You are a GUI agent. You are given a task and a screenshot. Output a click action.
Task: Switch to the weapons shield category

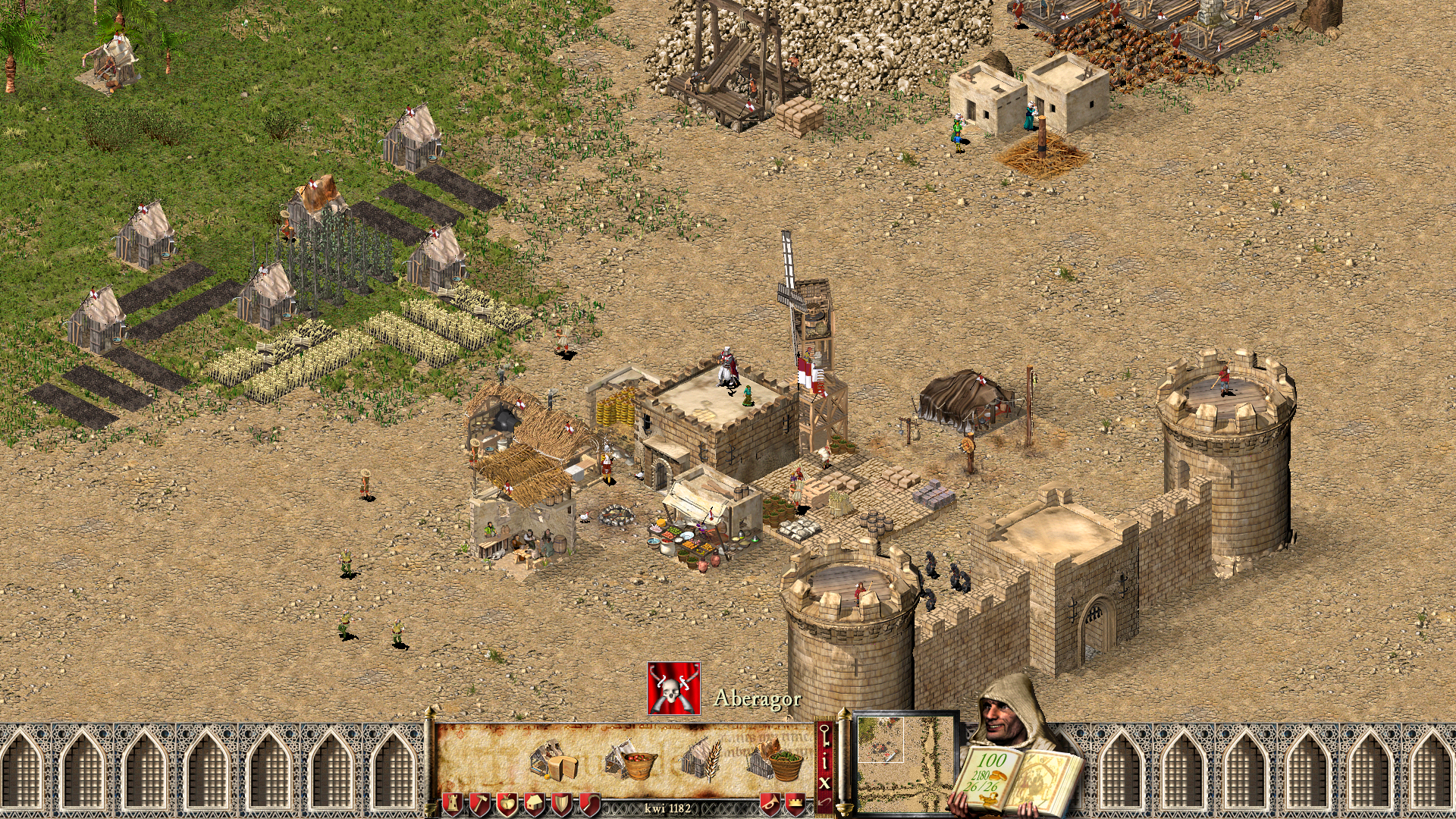(x=561, y=804)
